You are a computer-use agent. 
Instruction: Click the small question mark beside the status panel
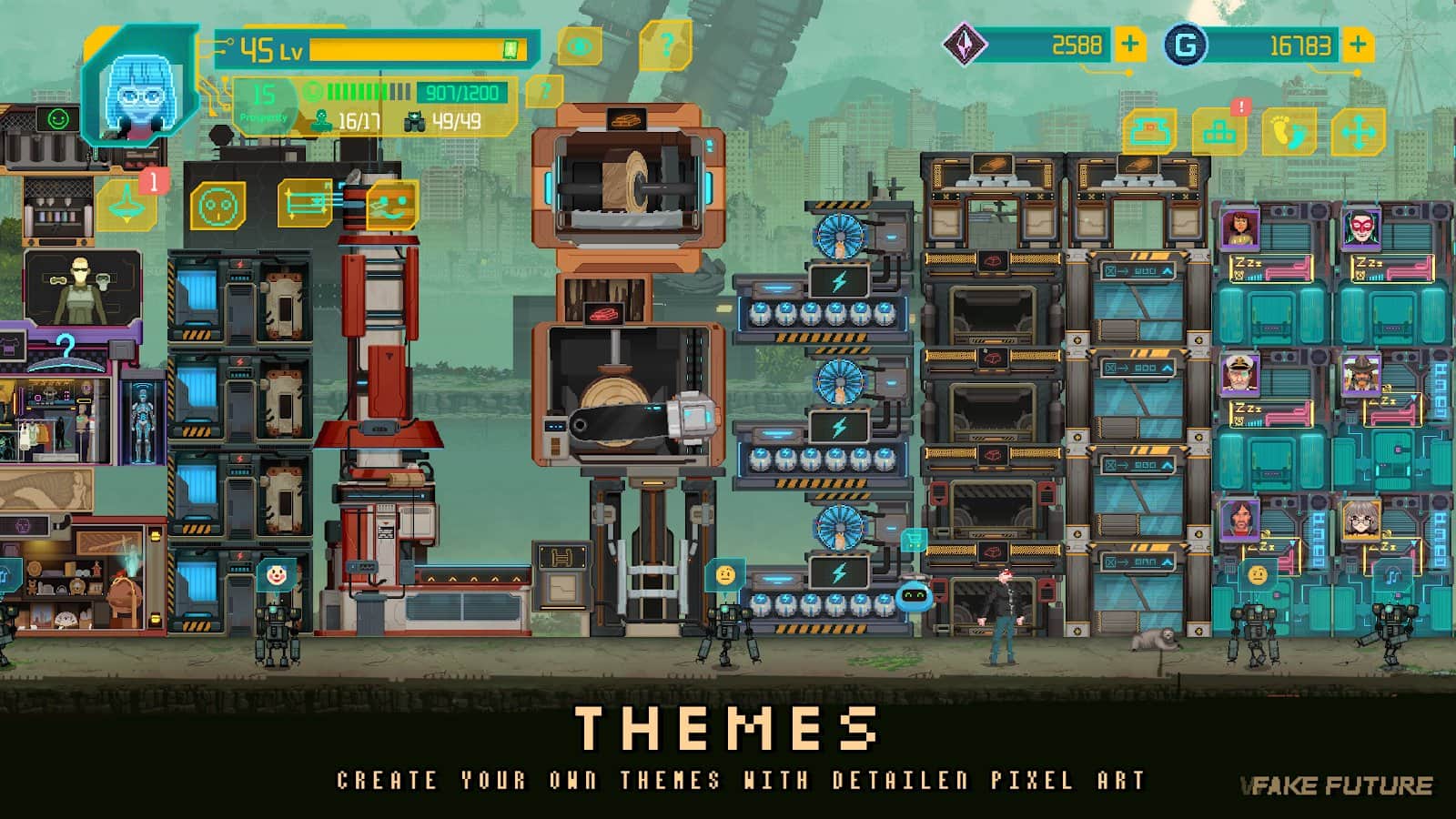(544, 91)
